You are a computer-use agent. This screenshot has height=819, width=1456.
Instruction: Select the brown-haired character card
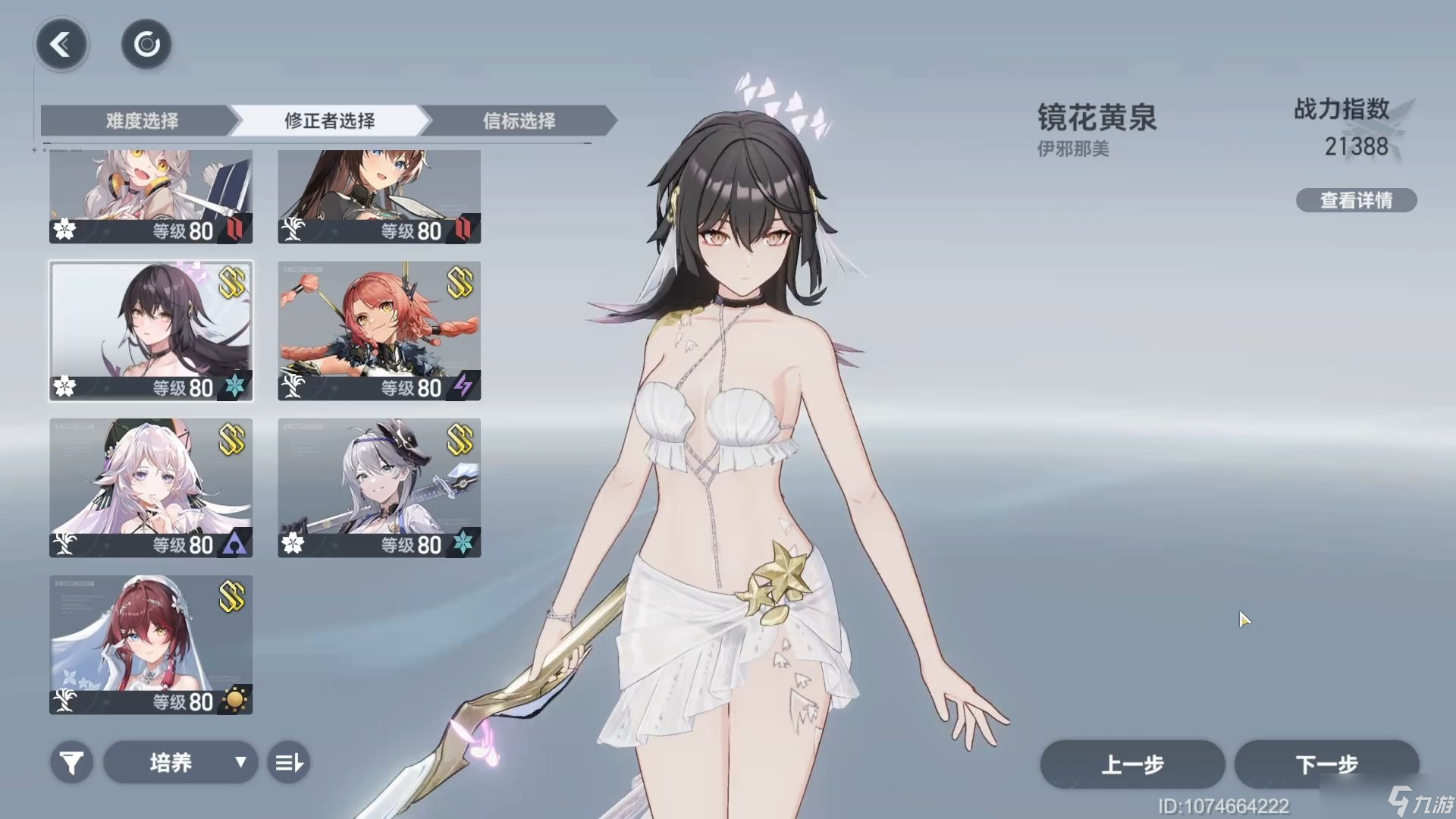click(x=379, y=196)
